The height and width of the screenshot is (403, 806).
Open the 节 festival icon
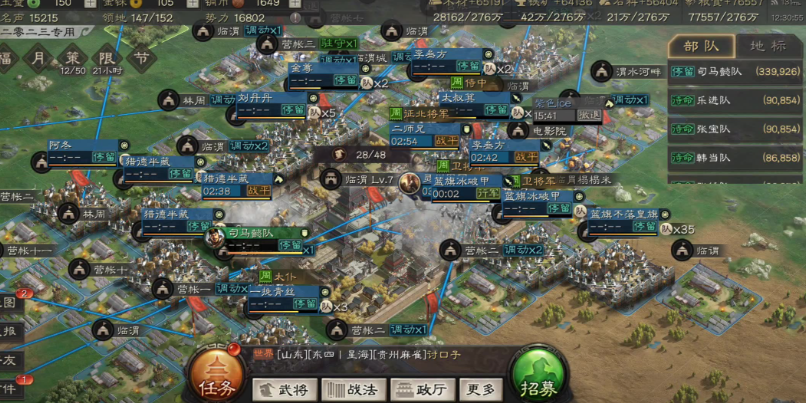141,60
